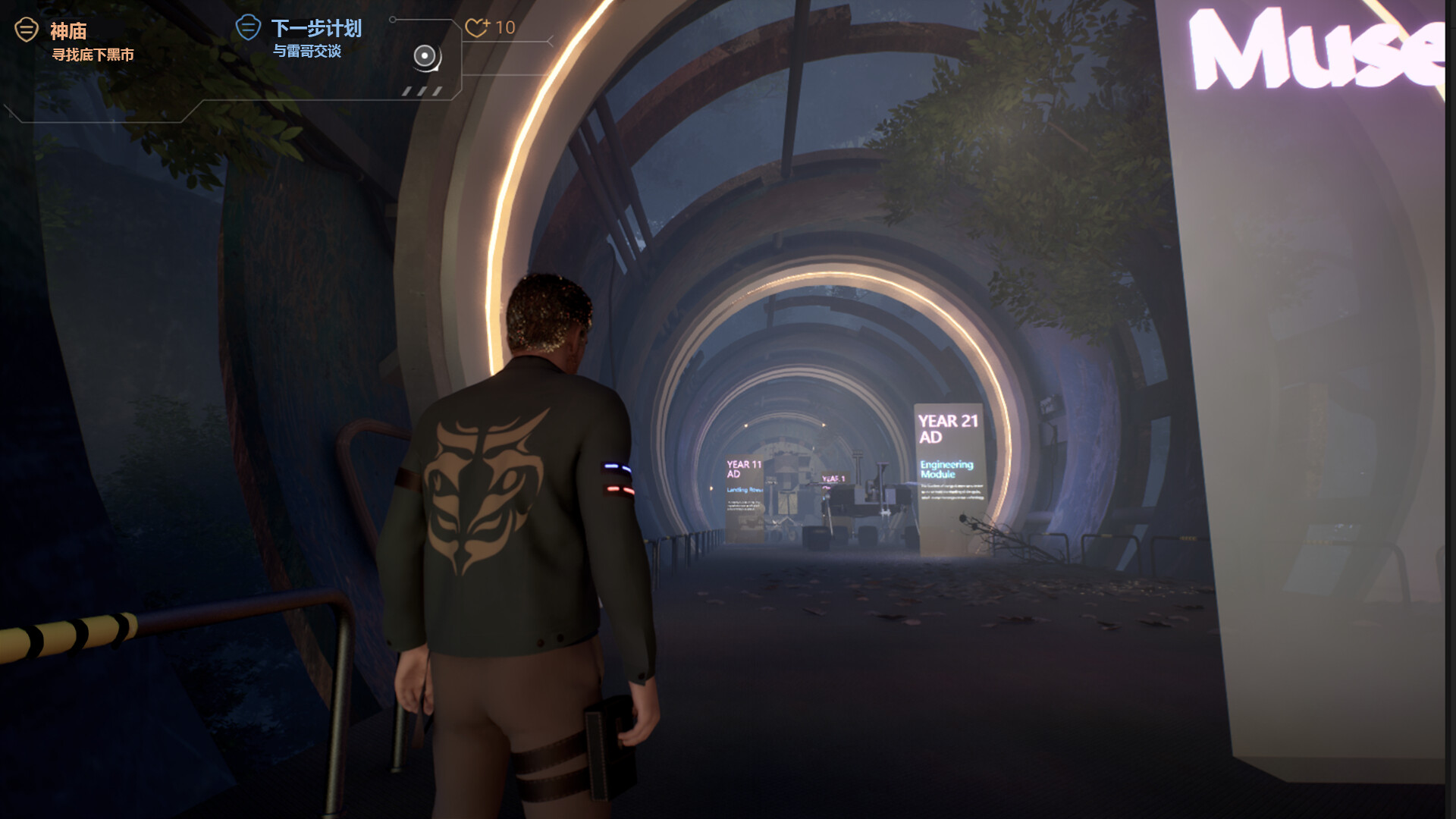Viewport: 1456px width, 819px height.
Task: Click the +10 counter value
Action: 504,27
